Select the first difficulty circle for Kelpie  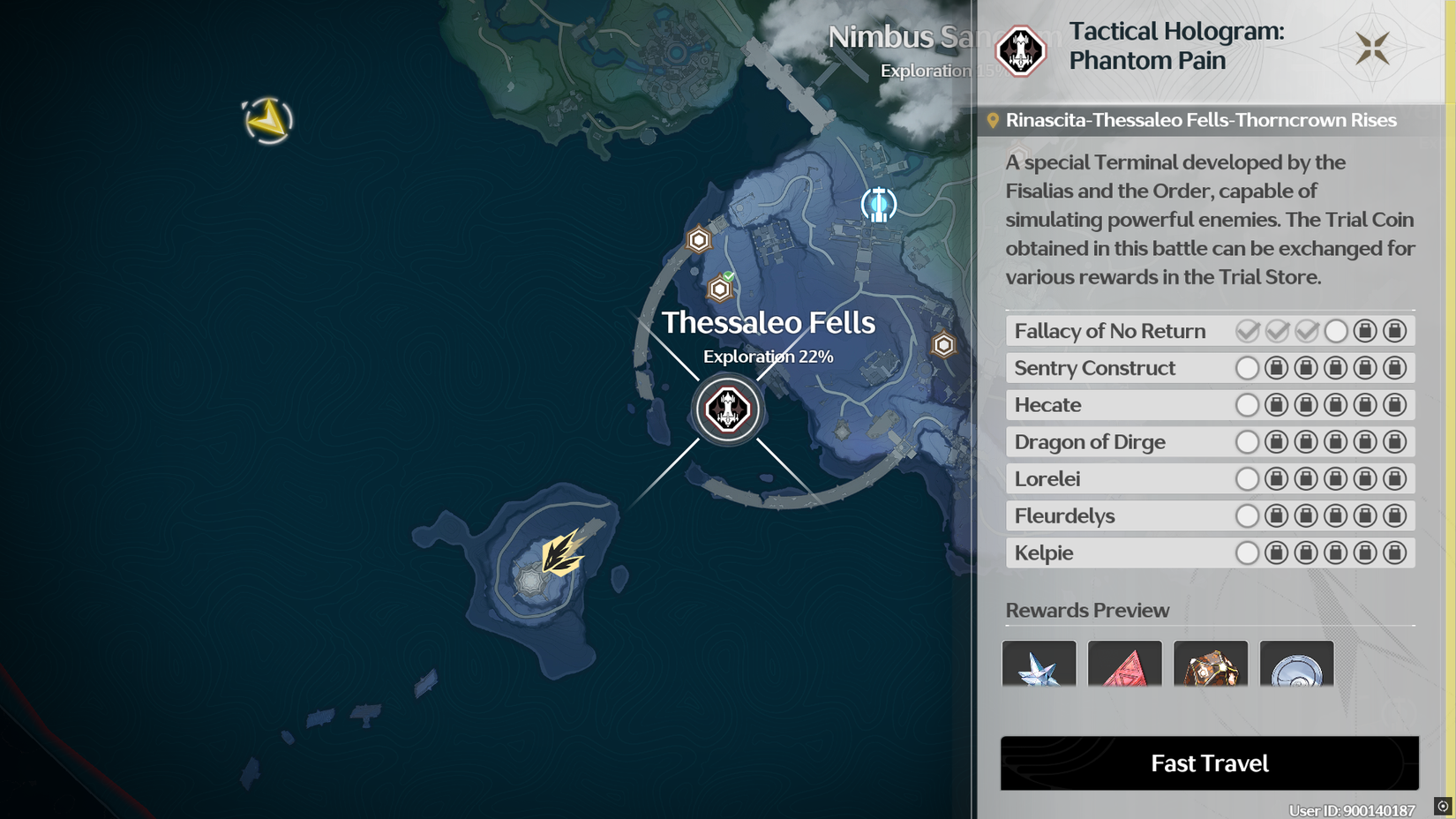click(1248, 552)
